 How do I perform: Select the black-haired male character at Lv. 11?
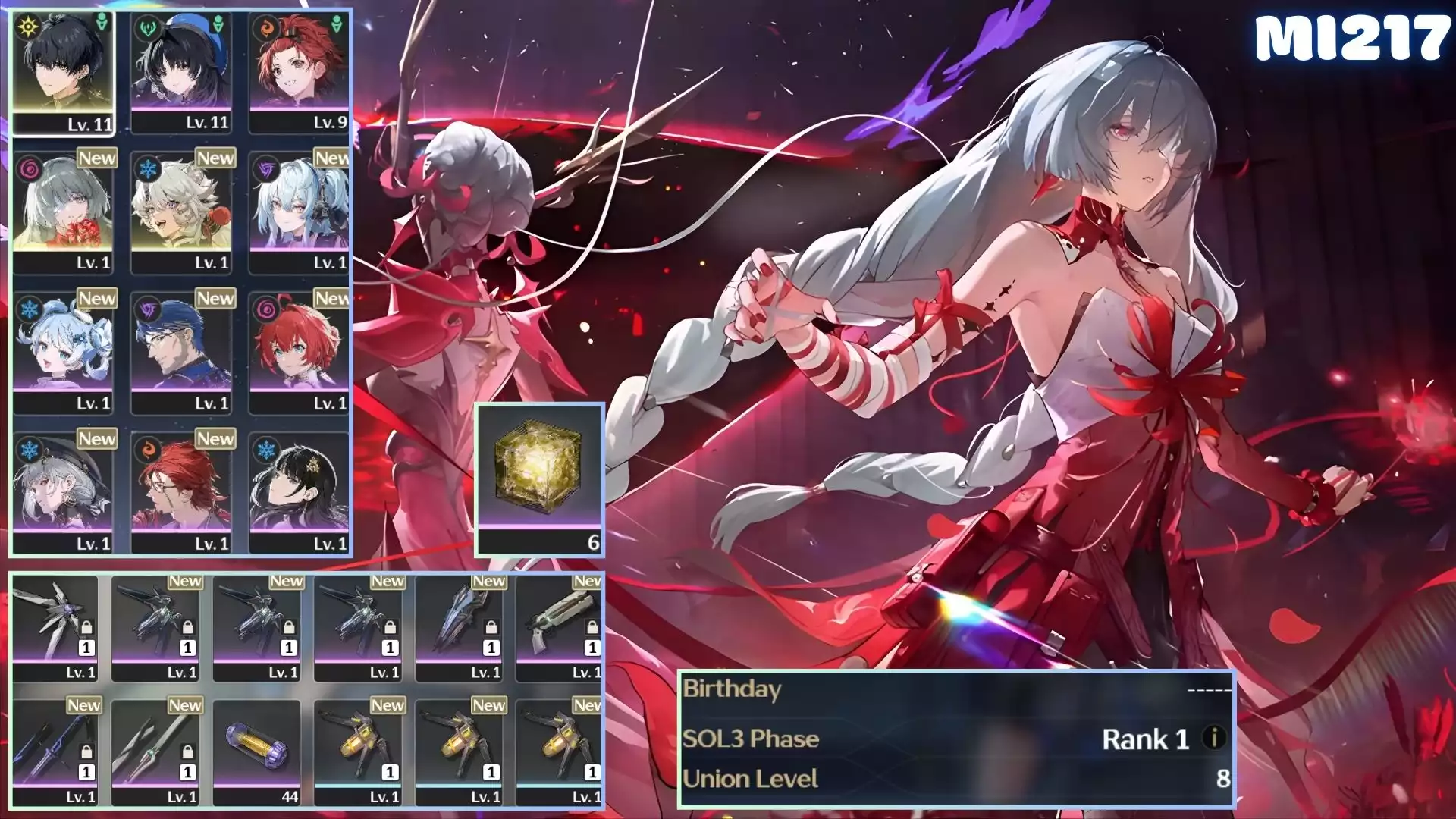(63, 72)
